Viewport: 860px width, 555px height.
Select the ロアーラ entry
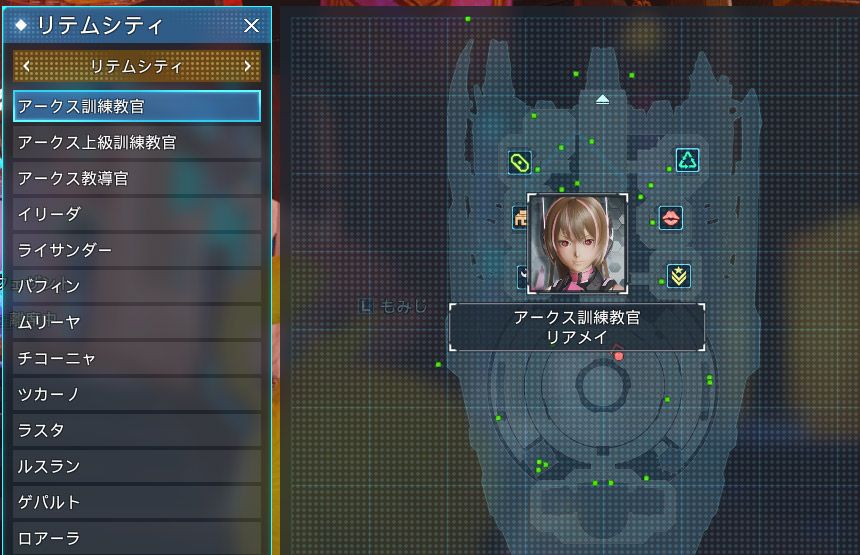click(137, 537)
